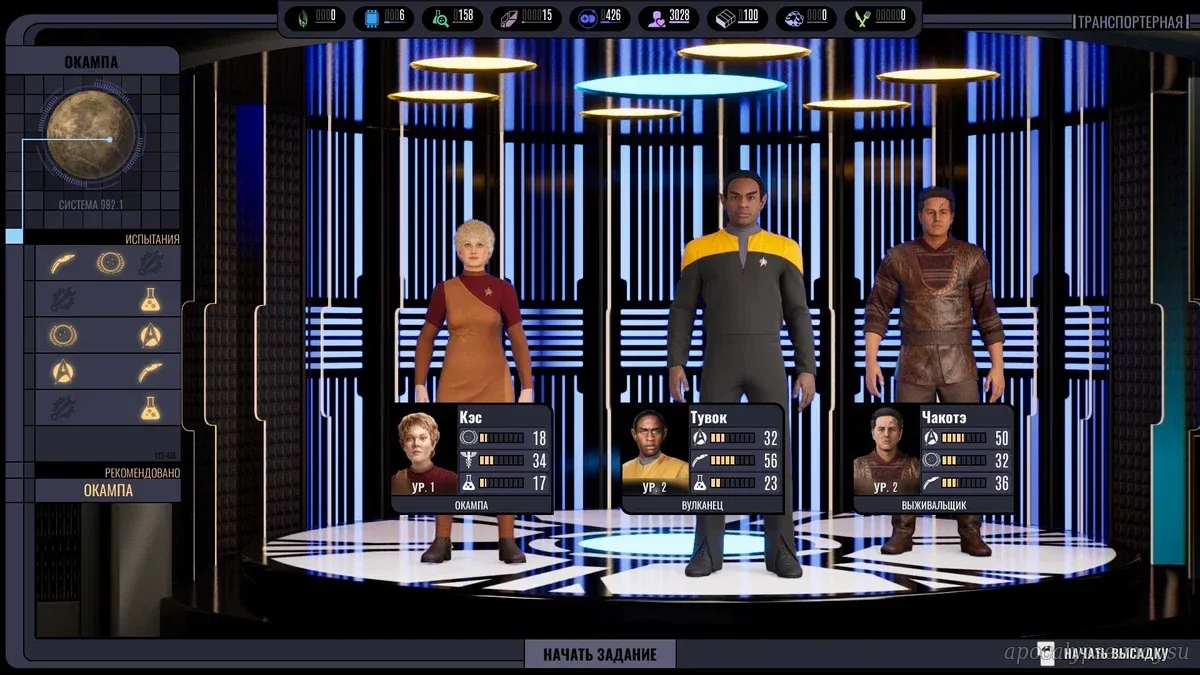This screenshot has height=675, width=1200.
Task: Open the challenge row with three icons
Action: (x=108, y=263)
